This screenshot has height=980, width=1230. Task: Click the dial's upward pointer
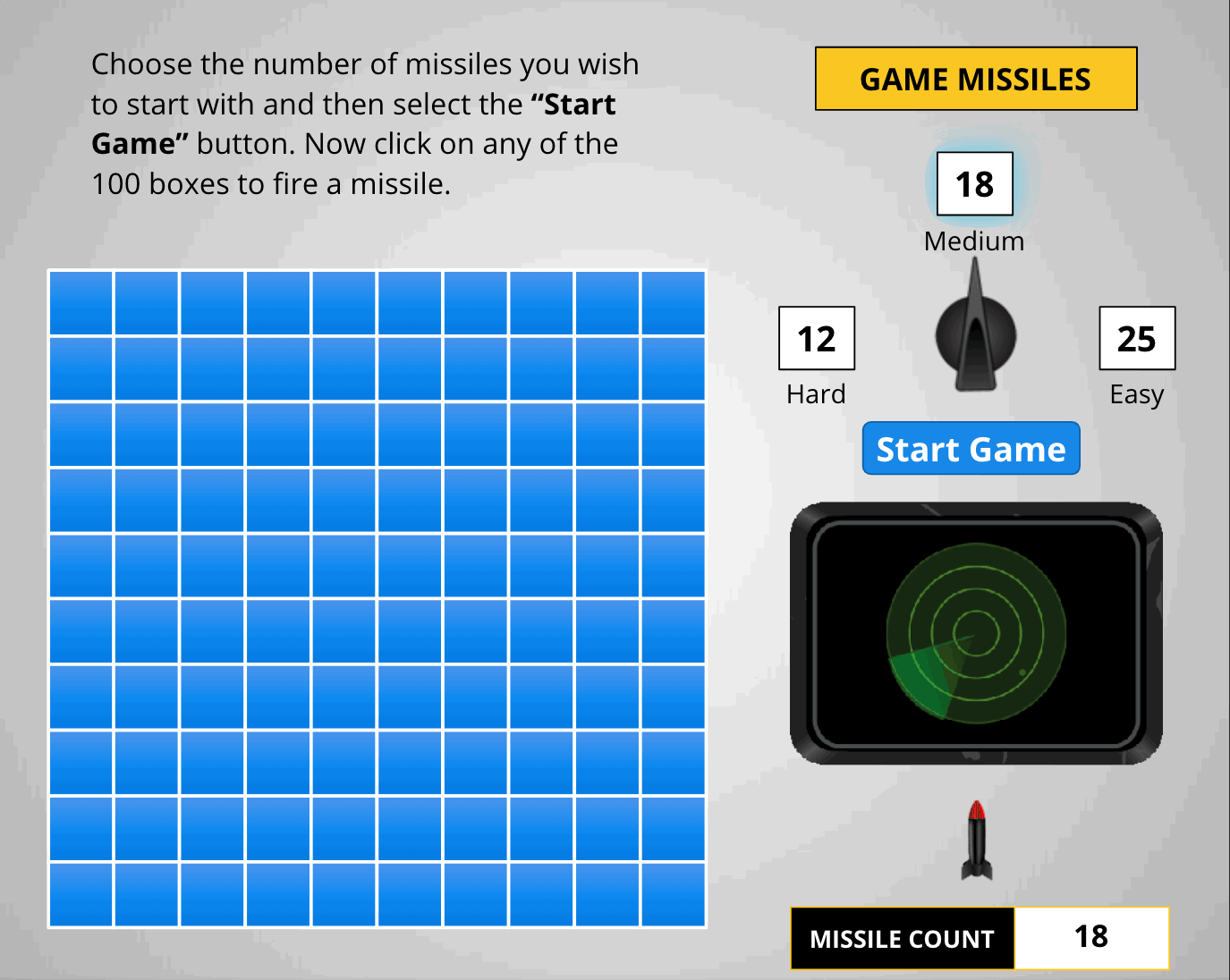(x=975, y=277)
